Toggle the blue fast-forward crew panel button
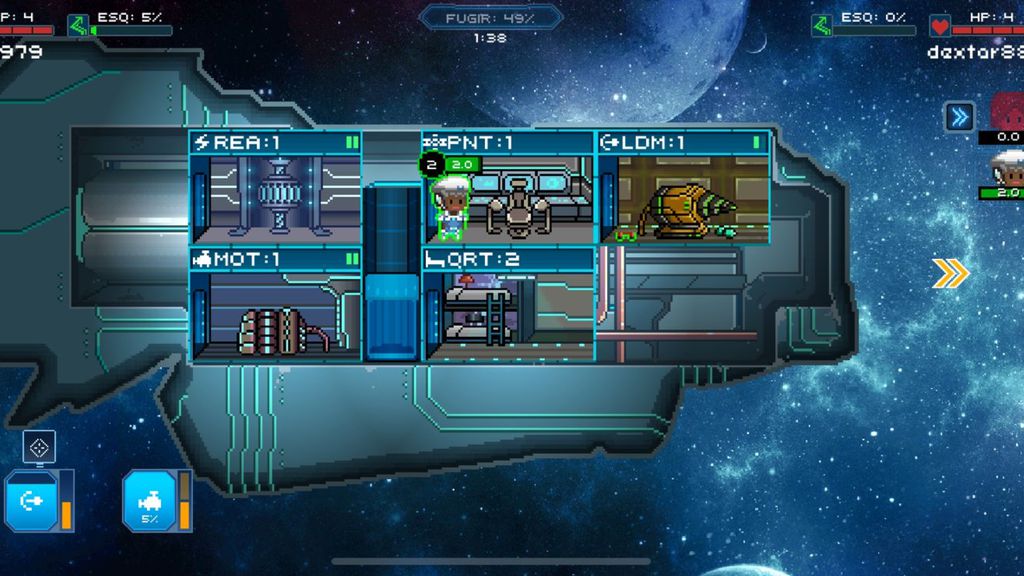The height and width of the screenshot is (576, 1024). click(x=959, y=117)
